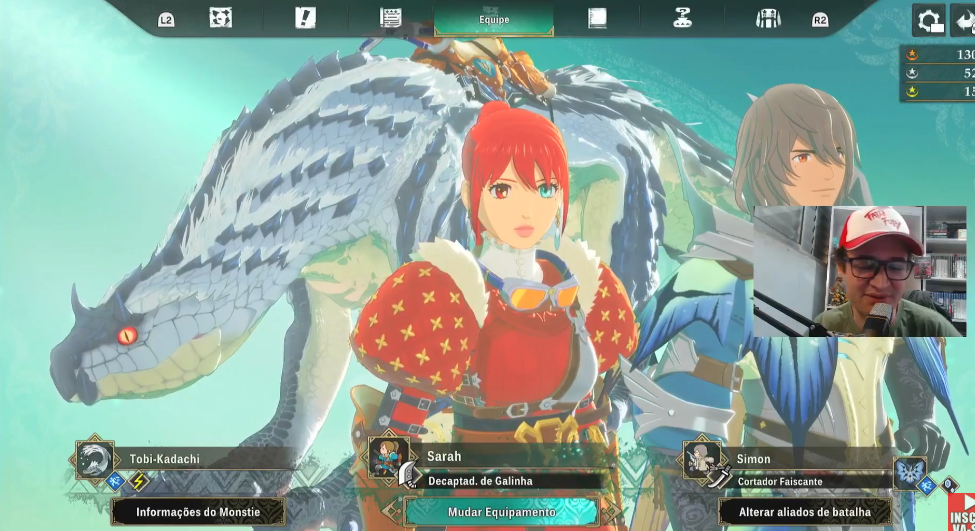Image resolution: width=975 pixels, height=531 pixels.
Task: Choose Alterar aliados de batalha
Action: (x=804, y=512)
